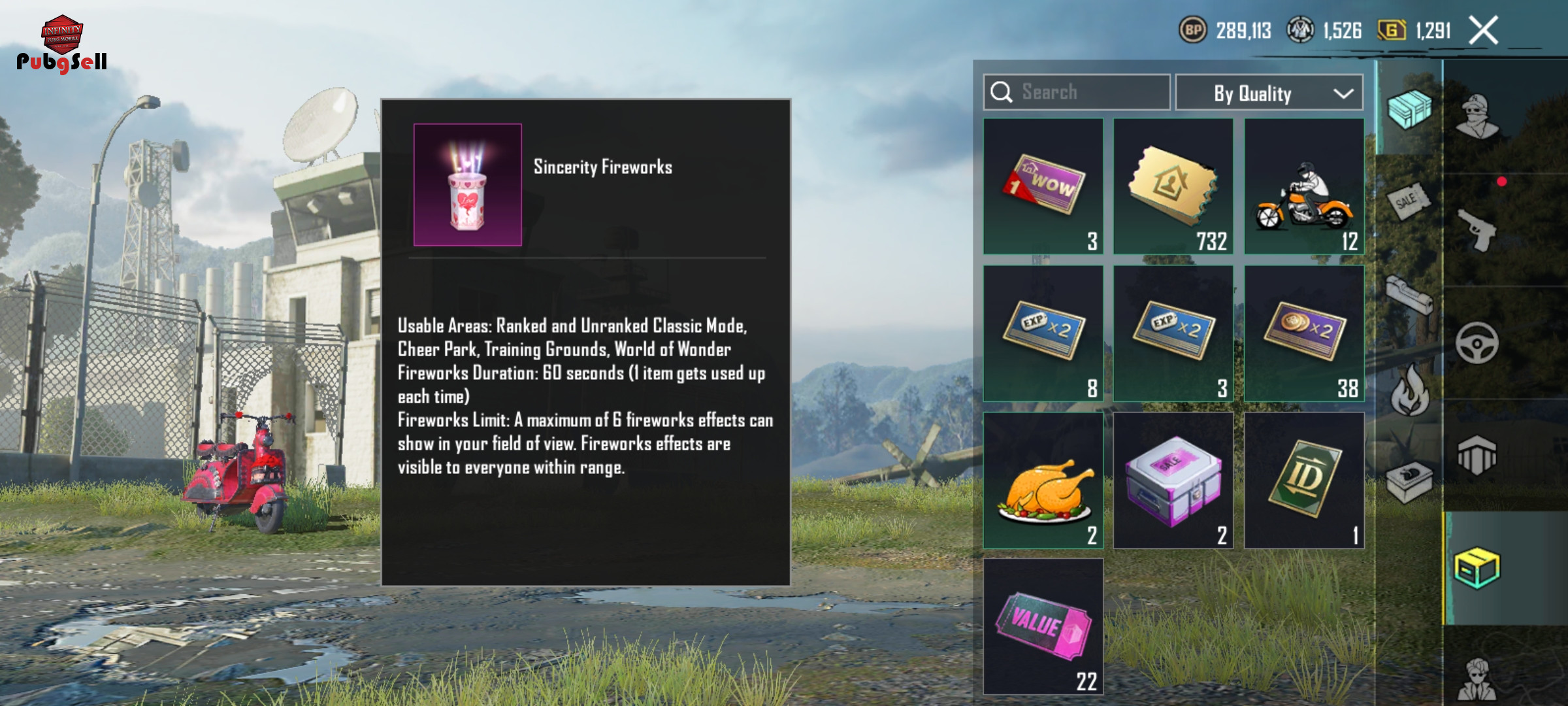Select the roast chicken item slot
This screenshot has height=706, width=1568.
(x=1043, y=480)
